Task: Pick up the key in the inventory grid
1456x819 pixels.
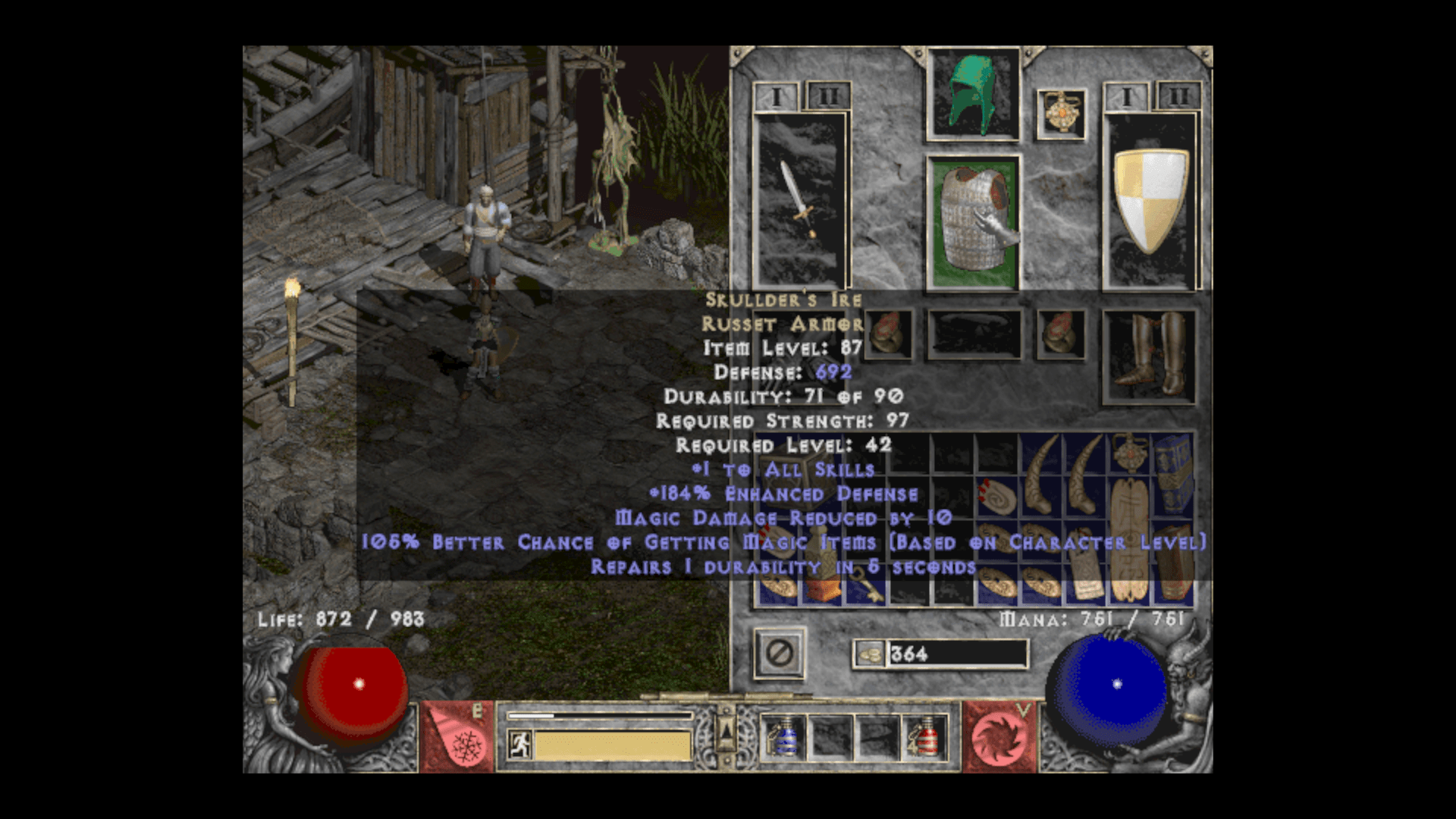Action: [x=867, y=582]
